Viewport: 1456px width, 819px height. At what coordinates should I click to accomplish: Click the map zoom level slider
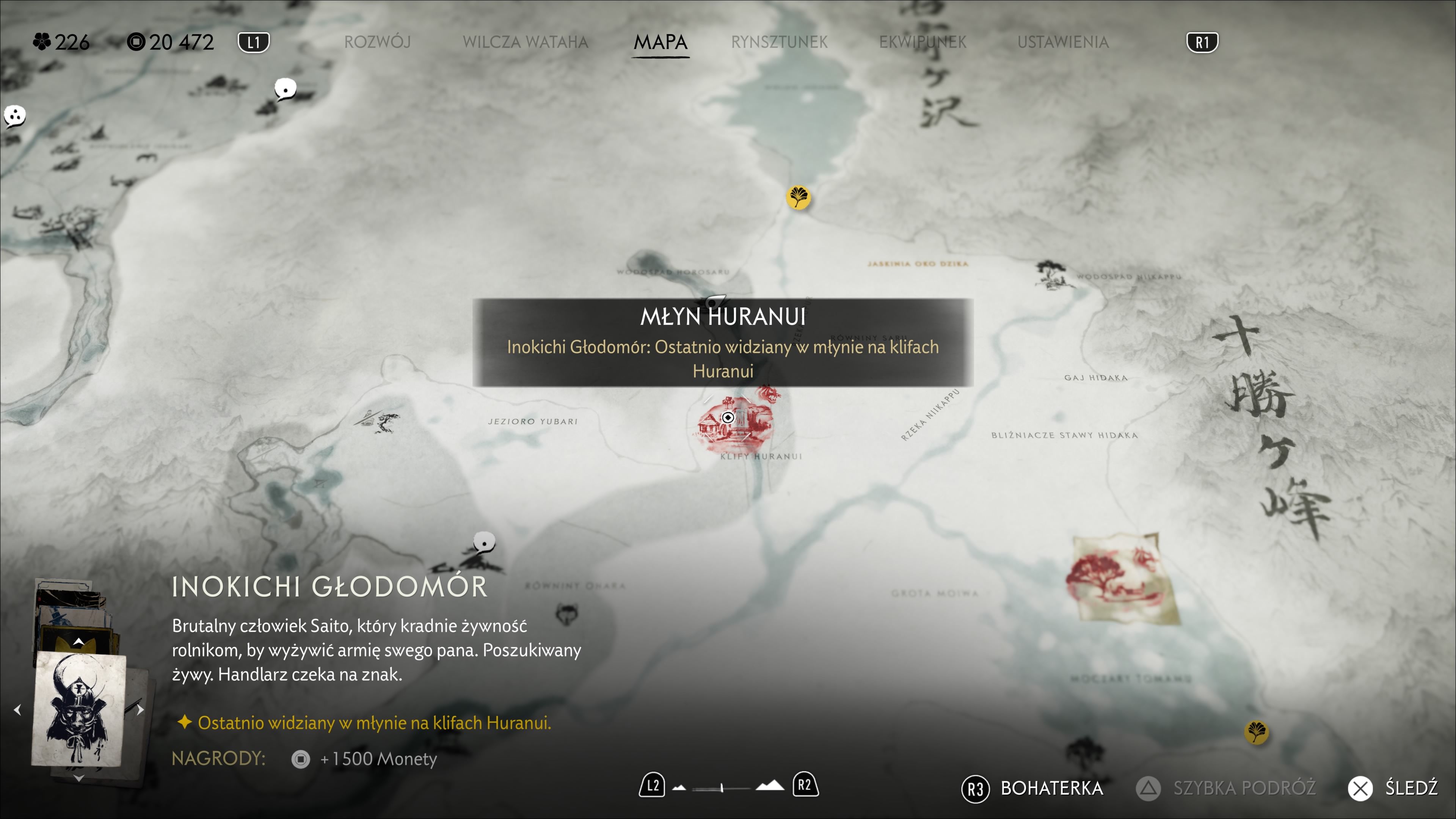(722, 788)
